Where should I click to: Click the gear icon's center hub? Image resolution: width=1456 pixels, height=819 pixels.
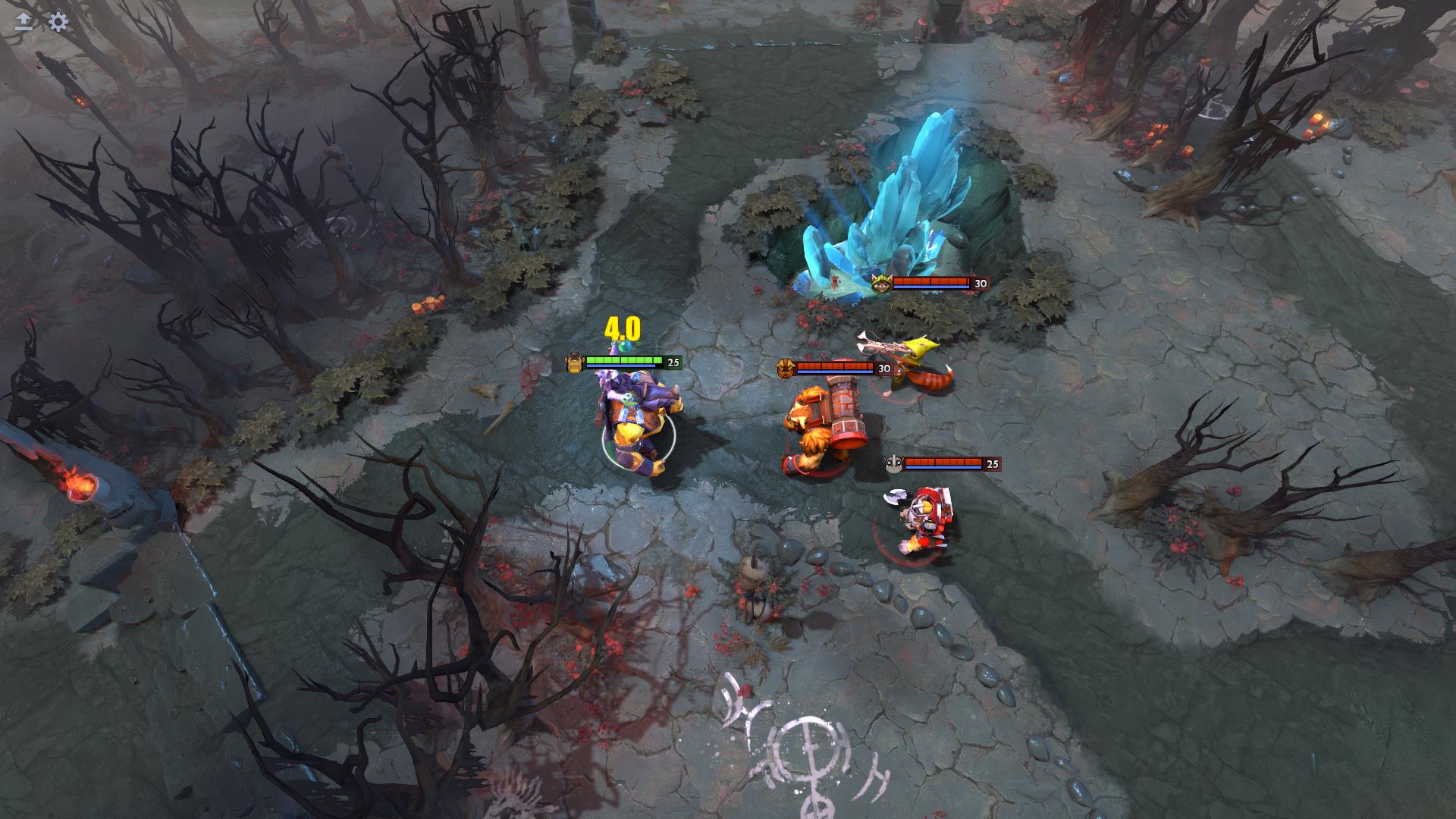pyautogui.click(x=58, y=21)
